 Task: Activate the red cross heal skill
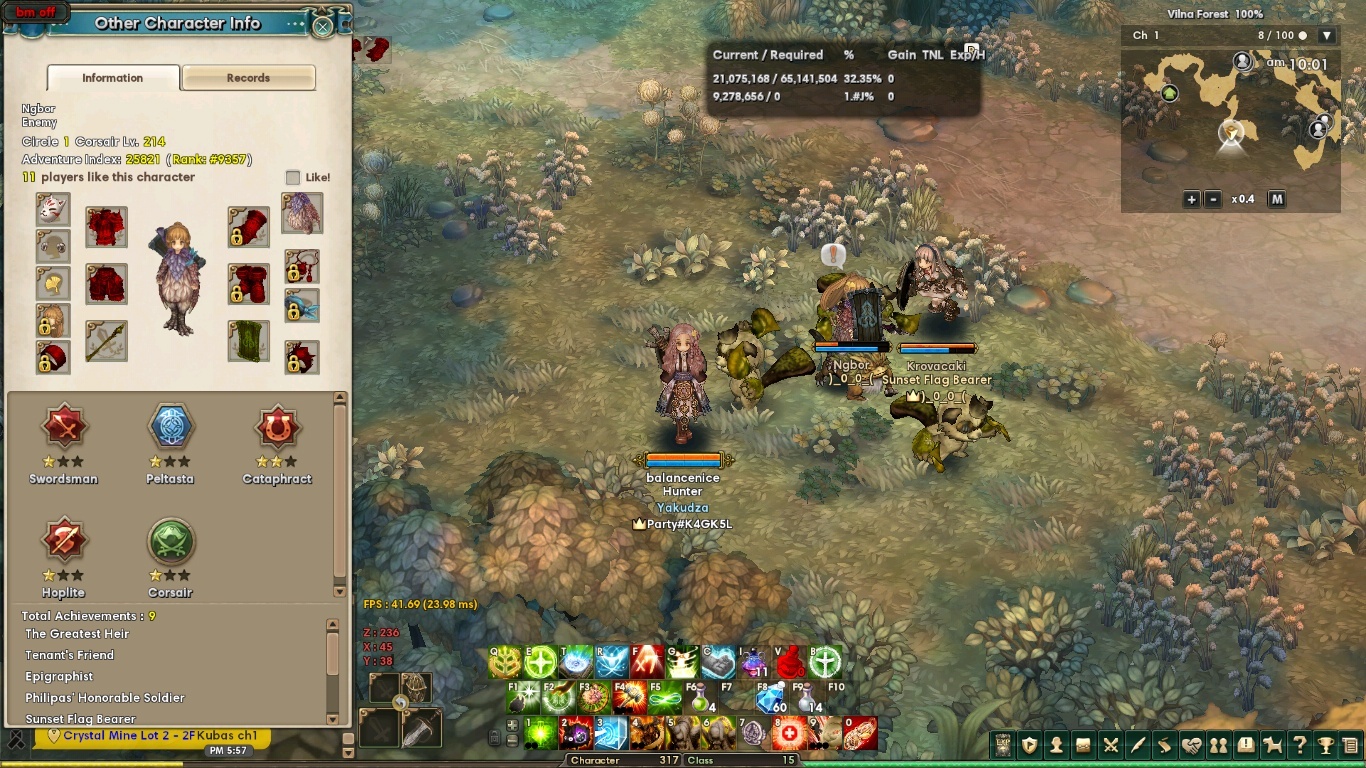[x=790, y=733]
